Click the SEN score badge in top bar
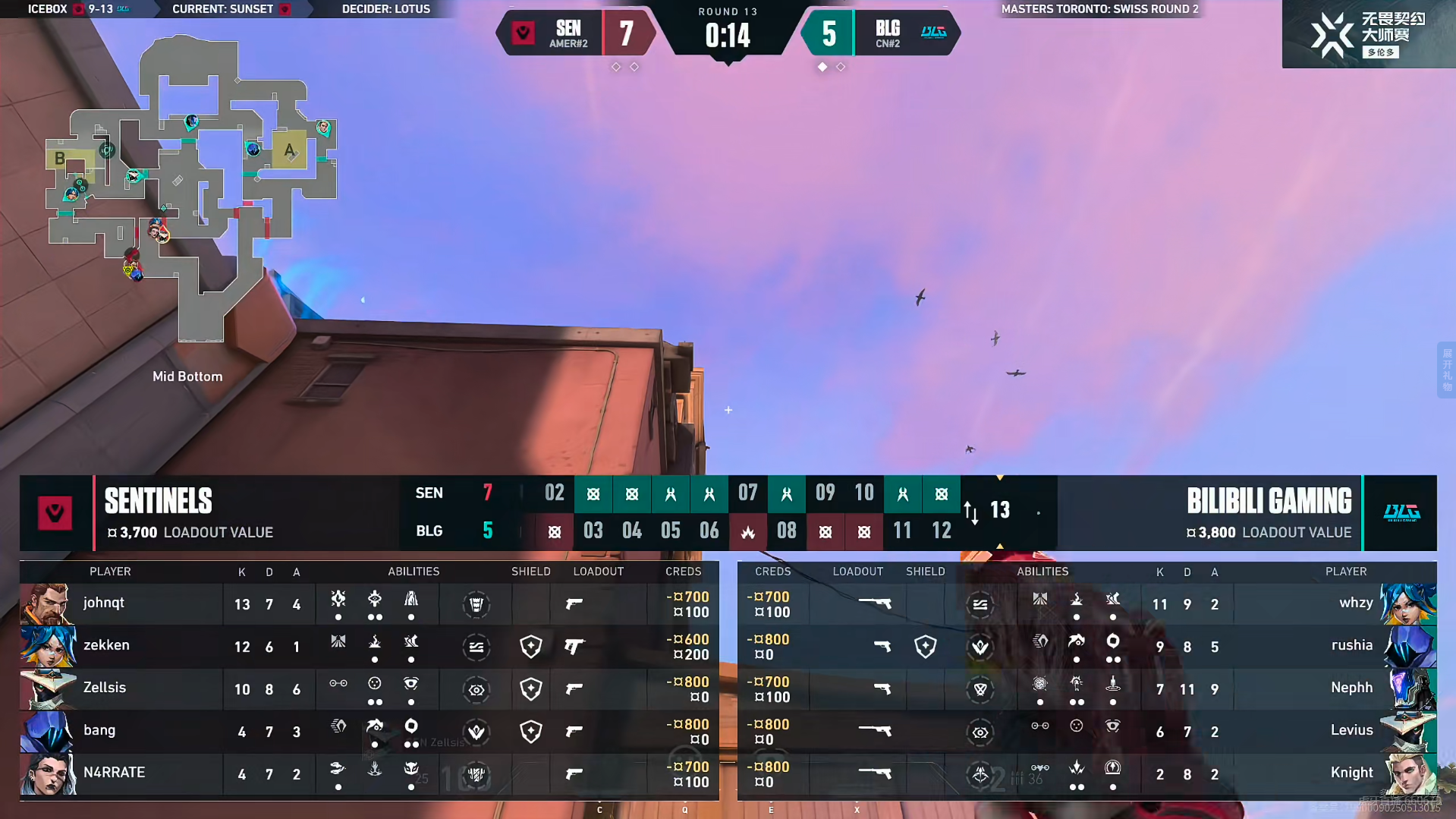The image size is (1456, 819). pyautogui.click(x=625, y=33)
